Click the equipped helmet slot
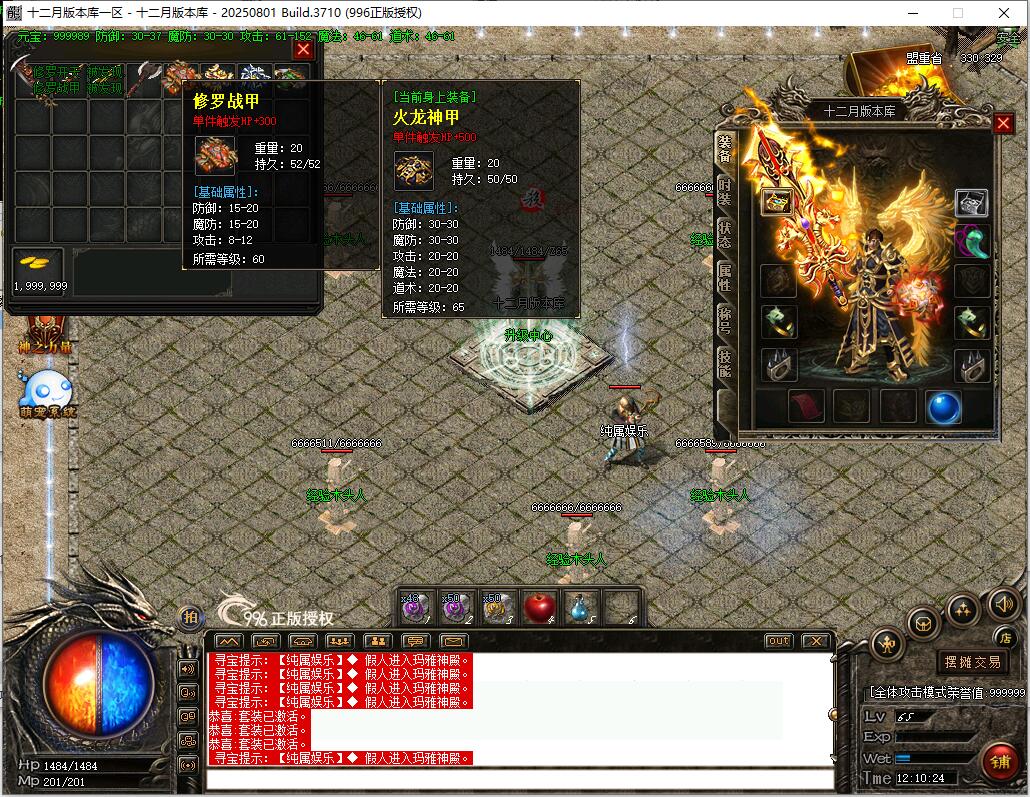 coord(971,203)
